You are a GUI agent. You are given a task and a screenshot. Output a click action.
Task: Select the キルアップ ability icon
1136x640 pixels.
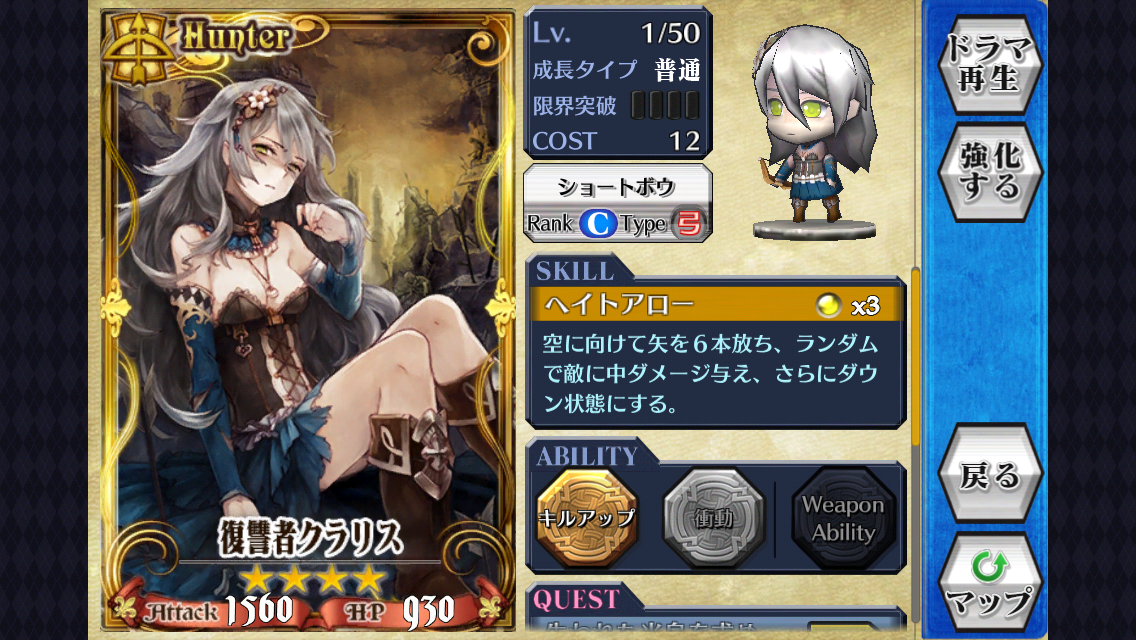[x=586, y=517]
